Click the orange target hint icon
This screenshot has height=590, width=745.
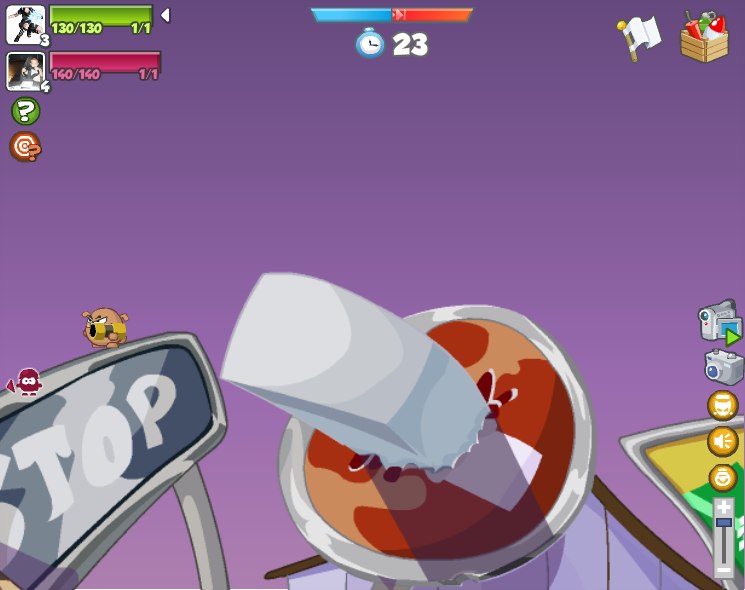25,147
